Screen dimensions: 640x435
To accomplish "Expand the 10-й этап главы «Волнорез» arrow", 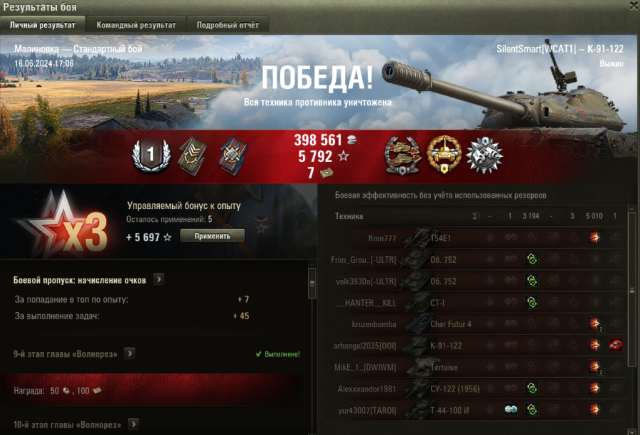I will coord(132,425).
